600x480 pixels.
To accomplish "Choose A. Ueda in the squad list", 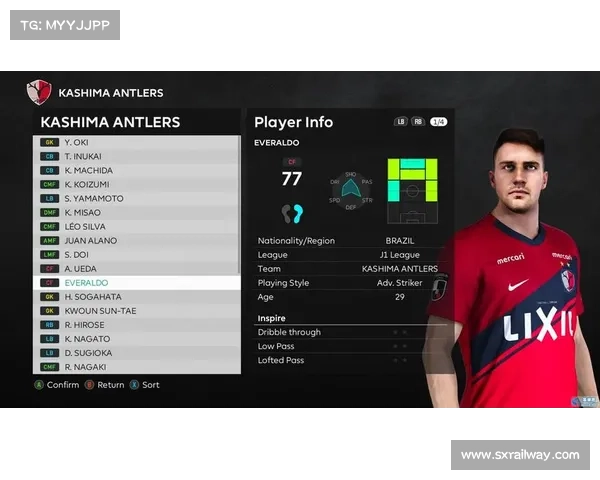I will [x=137, y=268].
